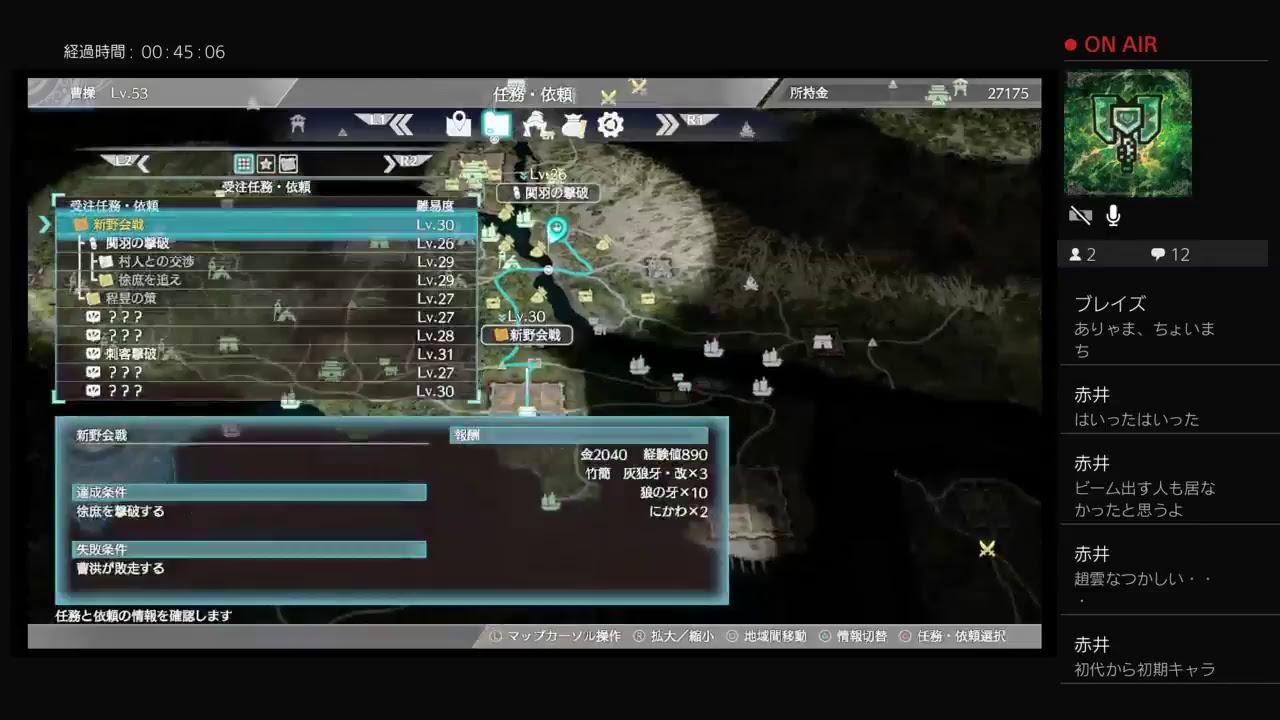
Task: Open the settings gear icon in the top toolbar
Action: pos(609,125)
